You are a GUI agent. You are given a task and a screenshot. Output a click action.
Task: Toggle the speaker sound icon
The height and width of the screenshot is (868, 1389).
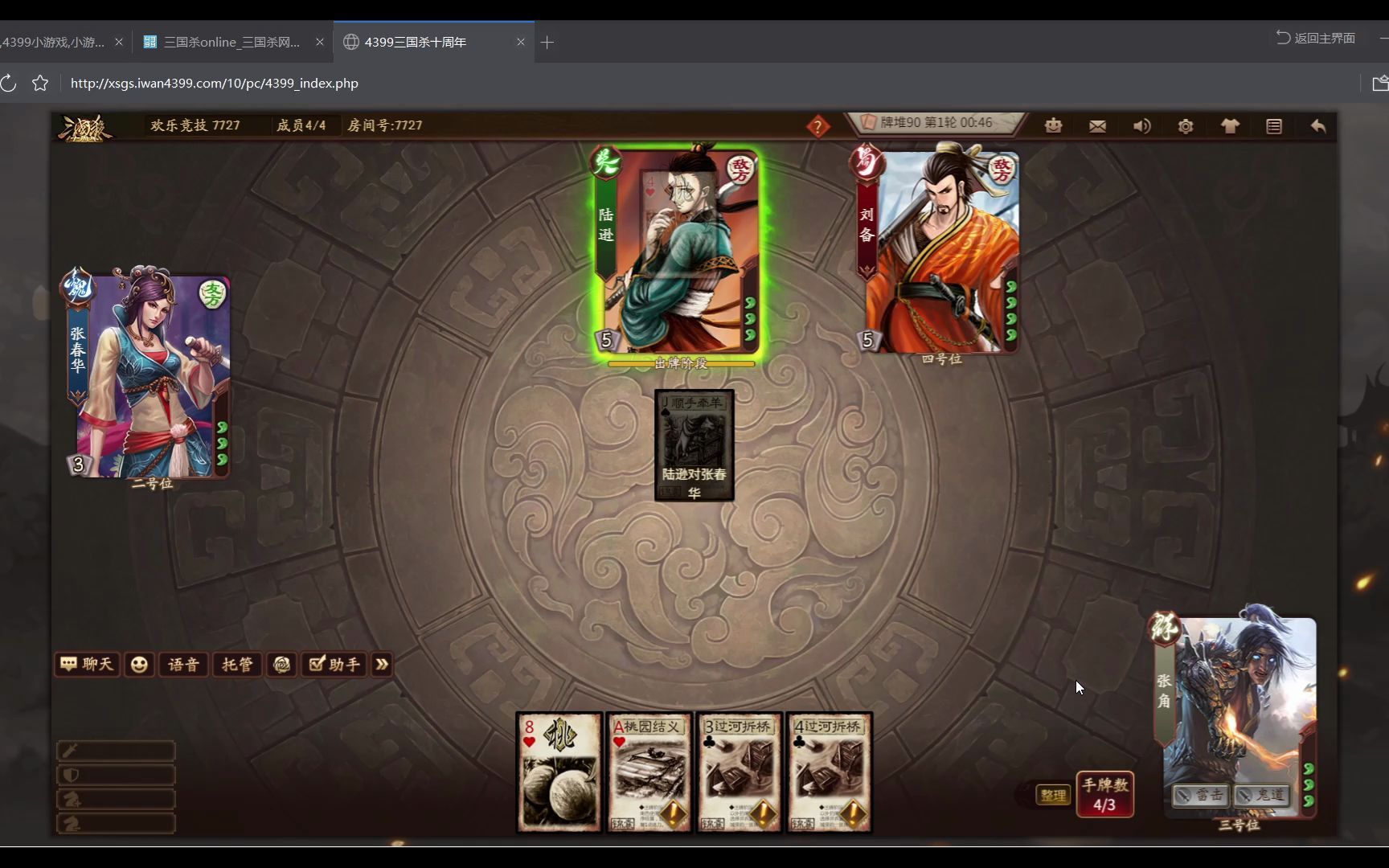(x=1141, y=126)
